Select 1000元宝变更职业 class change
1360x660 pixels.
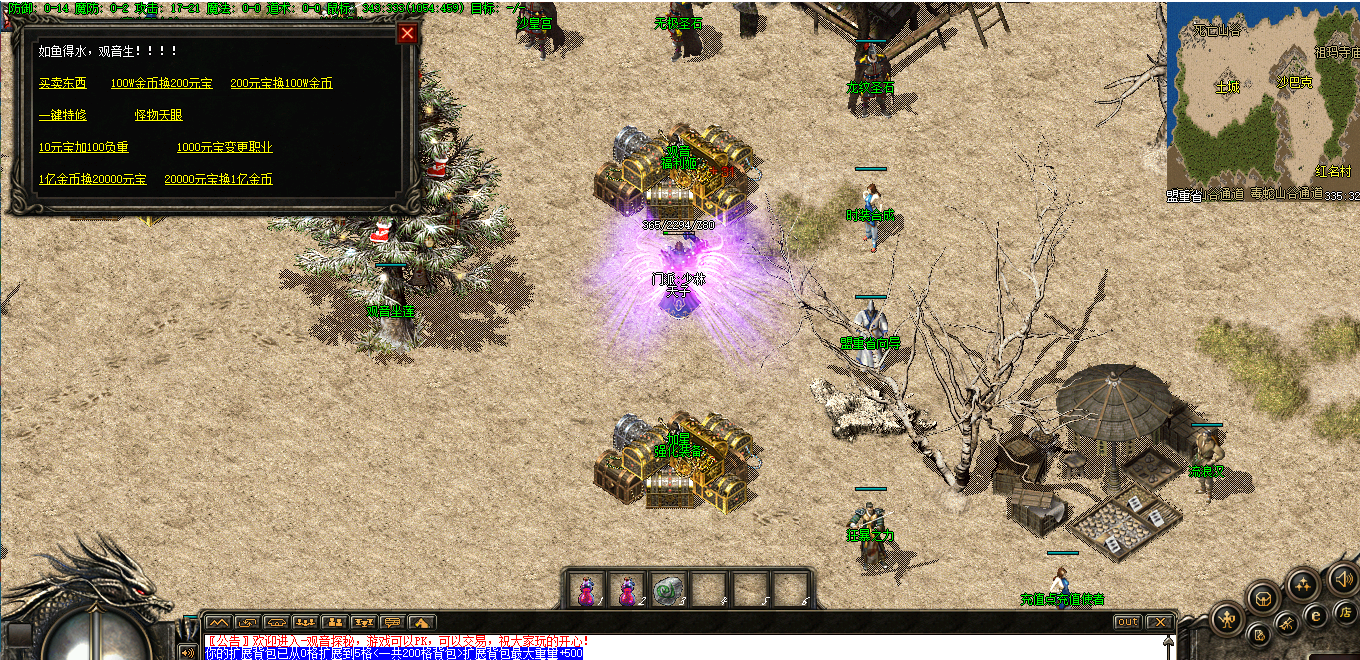click(x=224, y=148)
